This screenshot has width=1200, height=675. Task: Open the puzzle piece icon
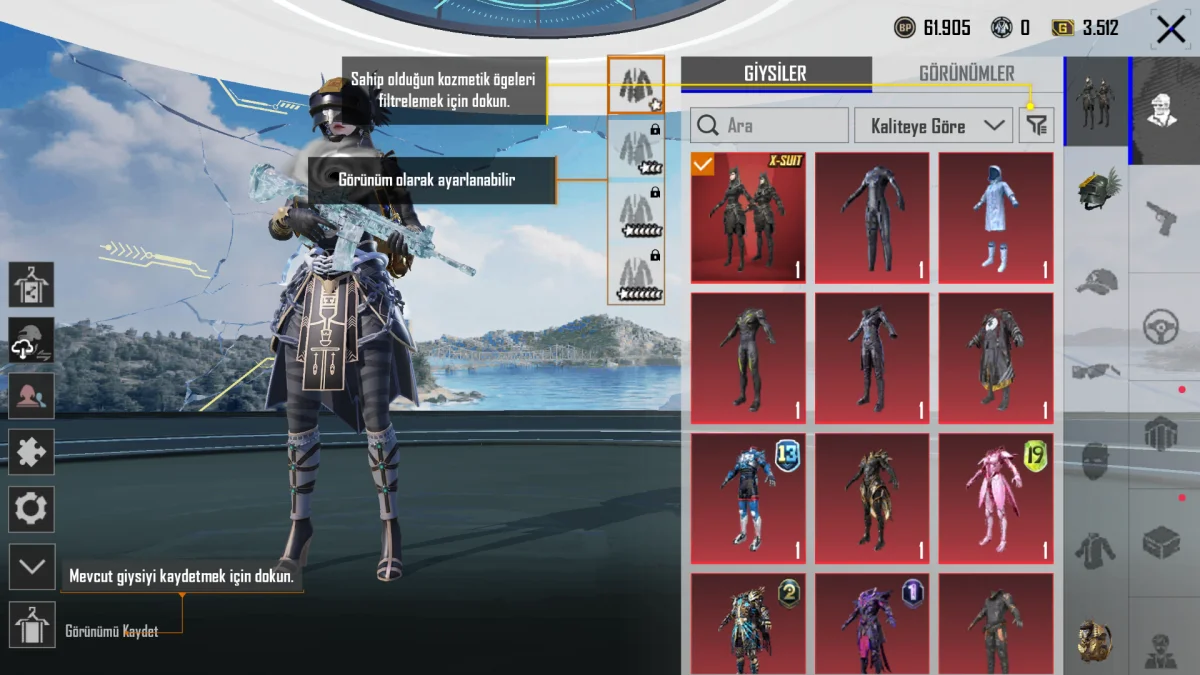click(x=32, y=452)
